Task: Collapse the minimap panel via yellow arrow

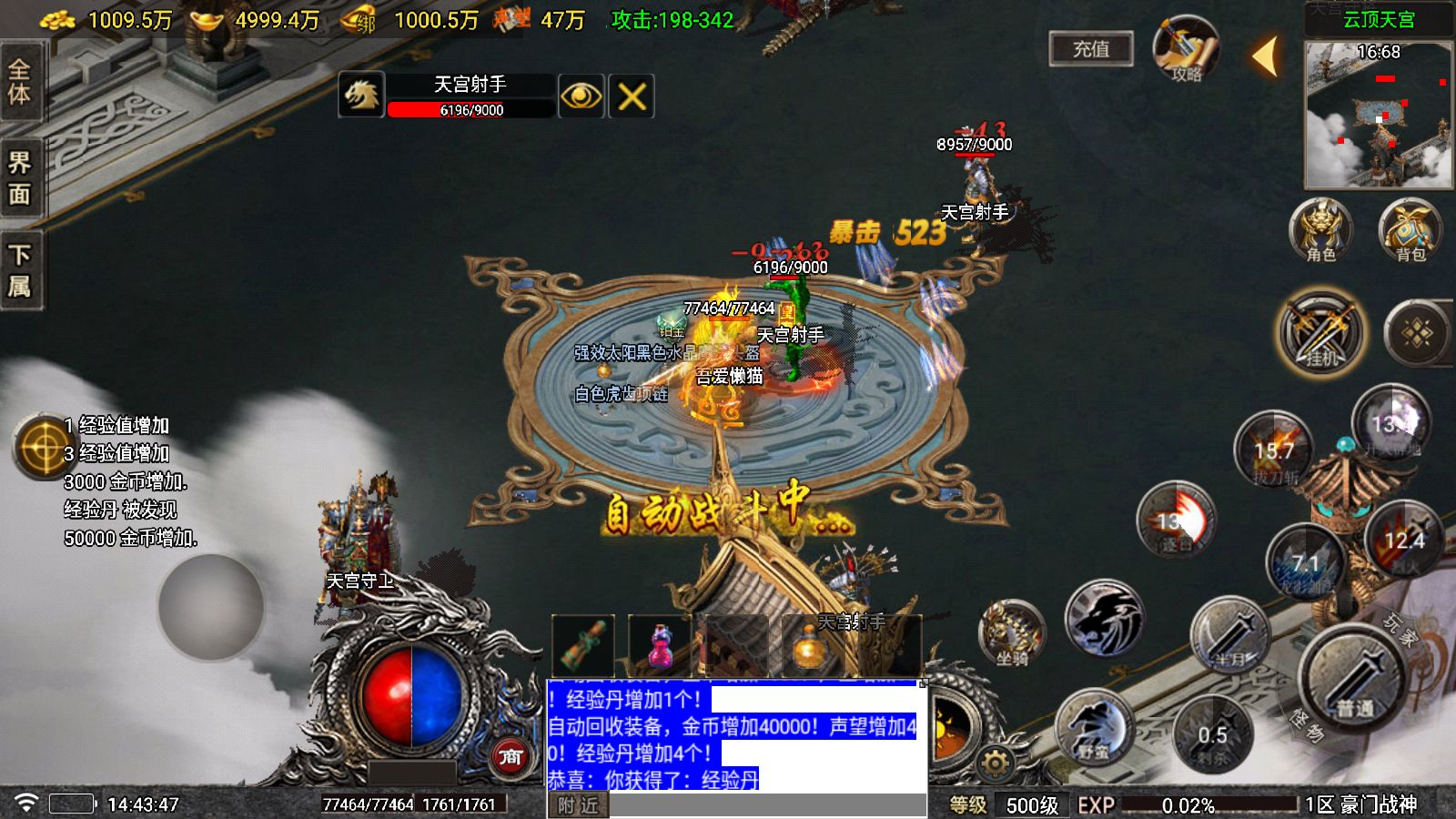Action: pyautogui.click(x=1265, y=56)
